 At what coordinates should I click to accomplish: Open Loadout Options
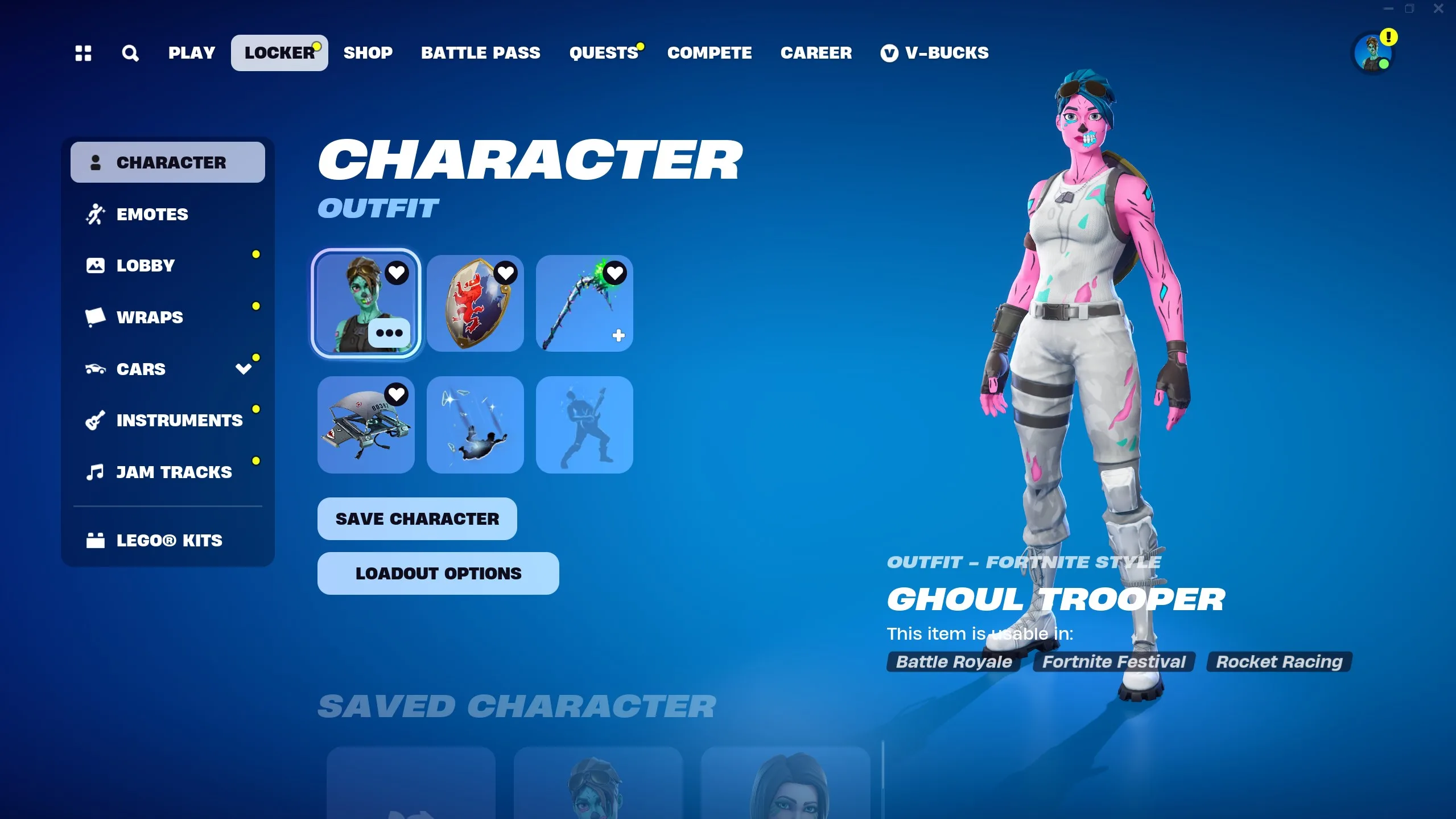pos(438,573)
